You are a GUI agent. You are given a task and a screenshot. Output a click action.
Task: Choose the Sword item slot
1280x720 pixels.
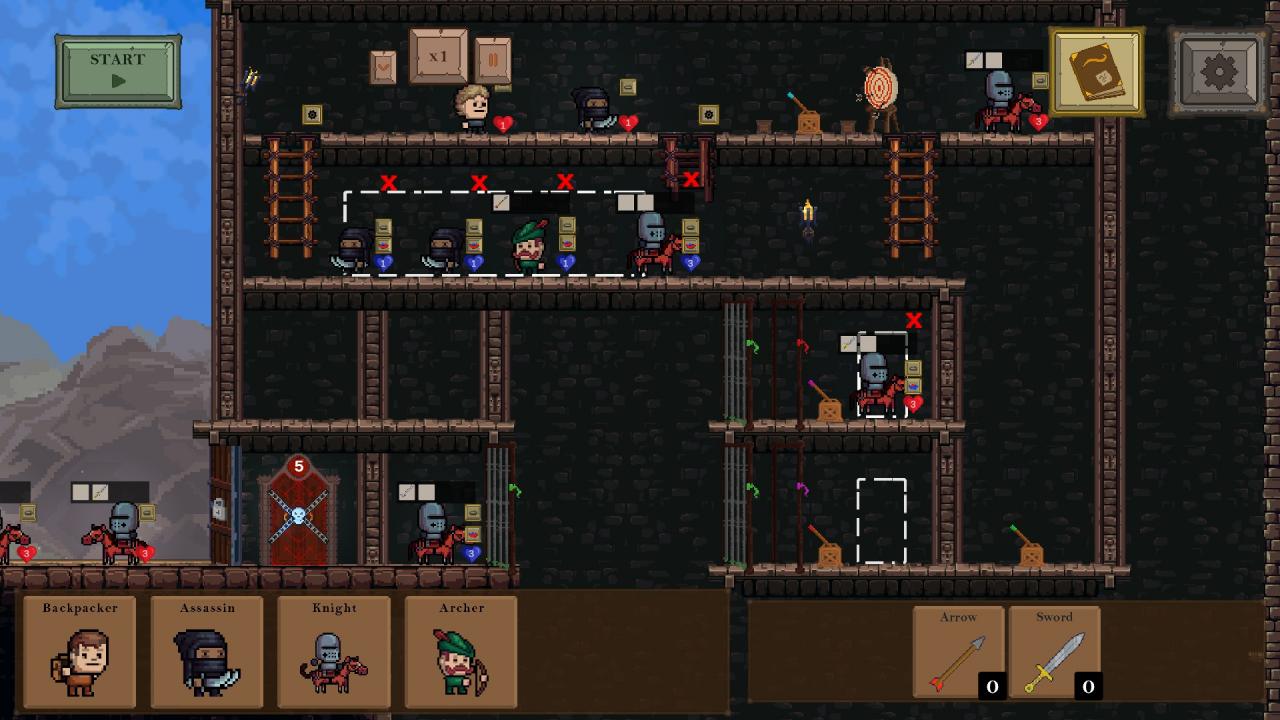click(x=1054, y=653)
